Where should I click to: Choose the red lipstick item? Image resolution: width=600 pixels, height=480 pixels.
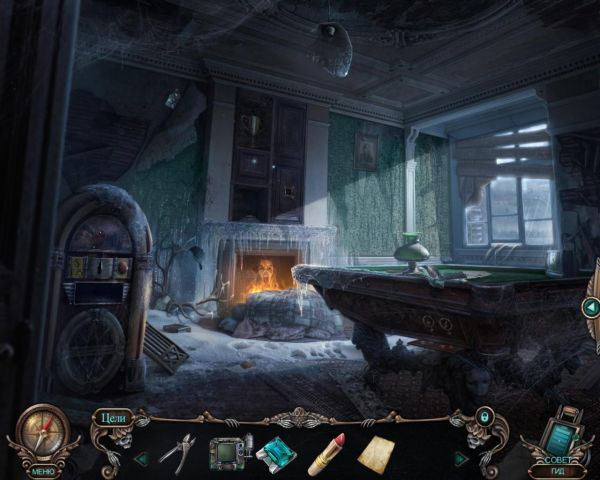pos(326,453)
